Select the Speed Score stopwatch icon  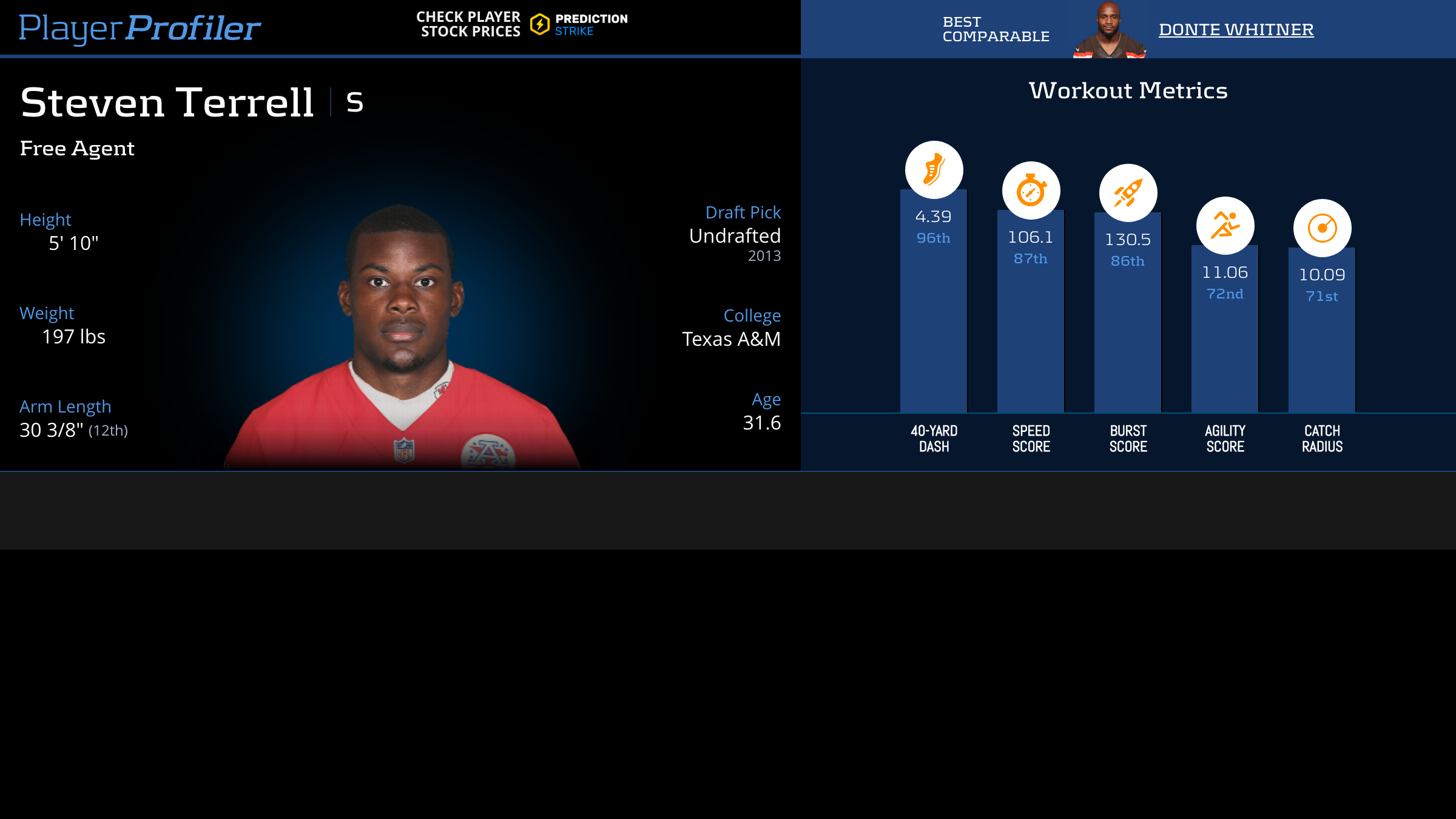pos(1031,190)
